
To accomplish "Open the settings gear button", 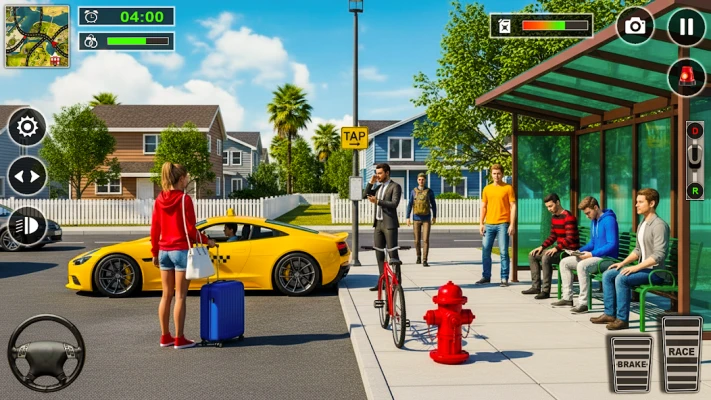I will [x=27, y=127].
